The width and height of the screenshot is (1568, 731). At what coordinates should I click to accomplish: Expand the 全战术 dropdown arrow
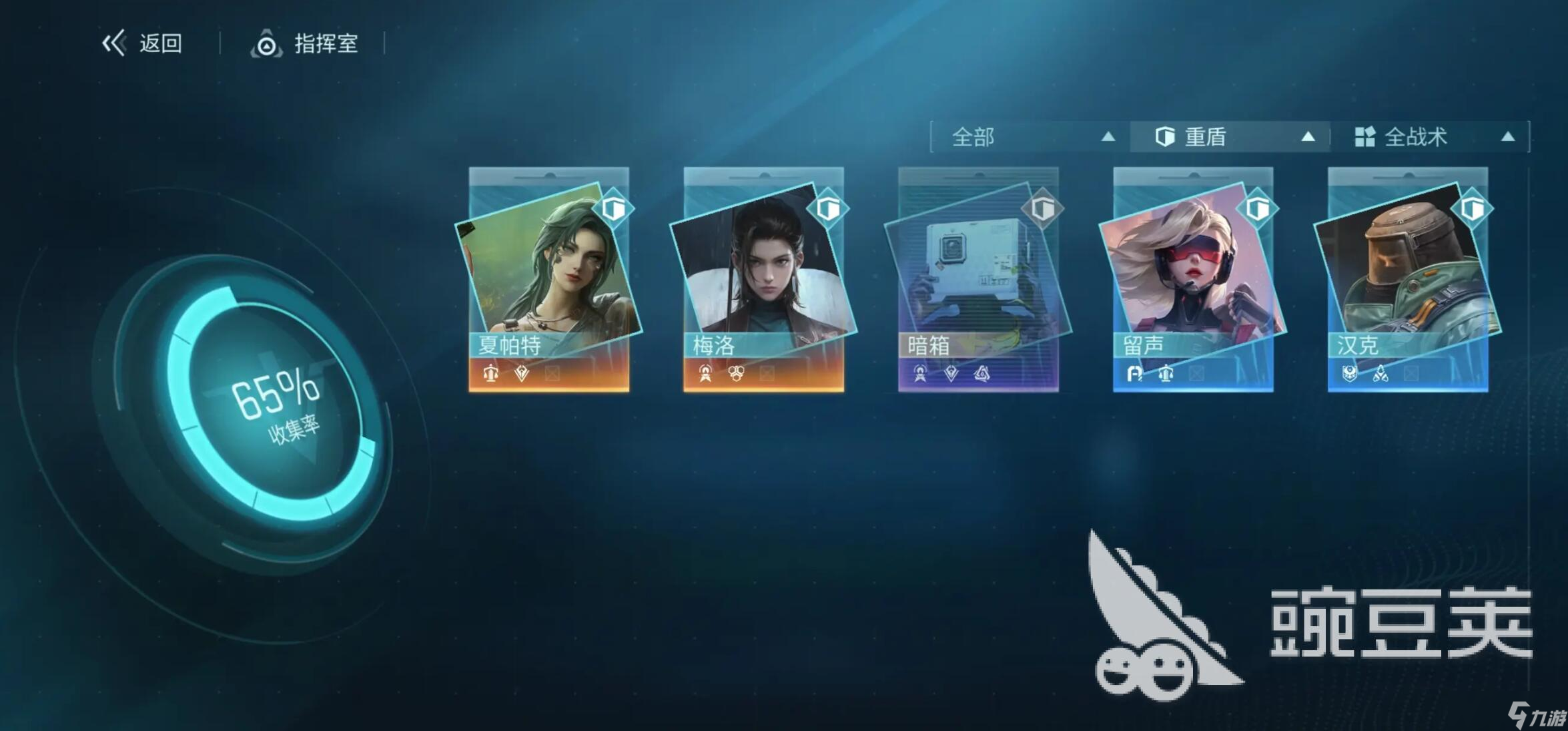(x=1510, y=136)
